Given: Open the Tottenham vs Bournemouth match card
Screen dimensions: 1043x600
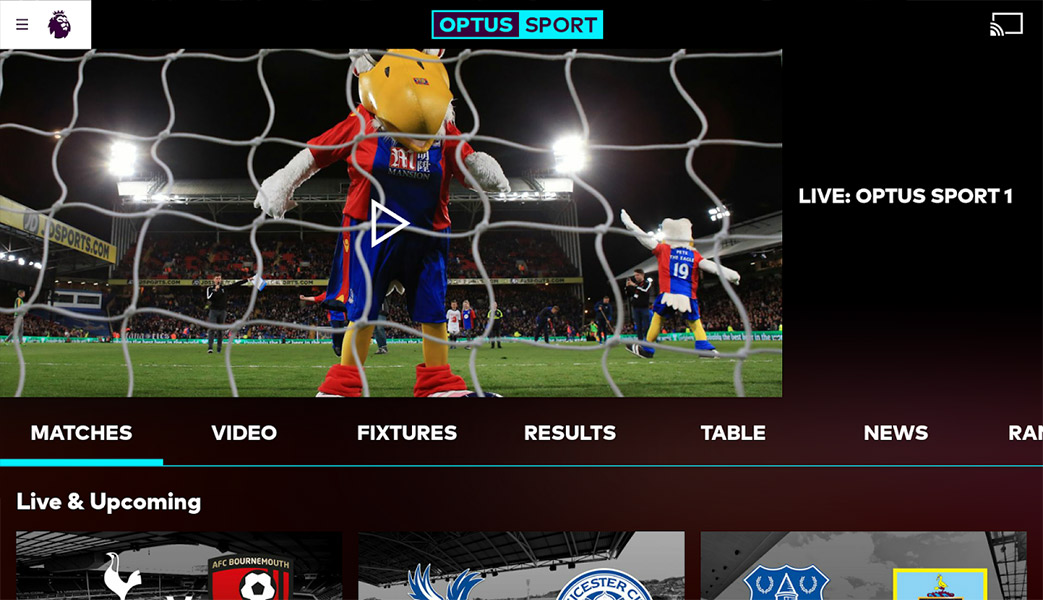Looking at the screenshot, I should click(x=179, y=568).
